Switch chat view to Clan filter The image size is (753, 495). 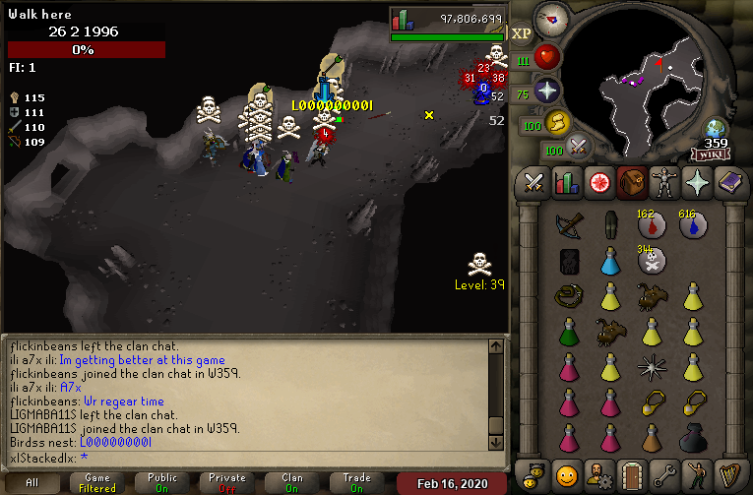click(x=292, y=483)
